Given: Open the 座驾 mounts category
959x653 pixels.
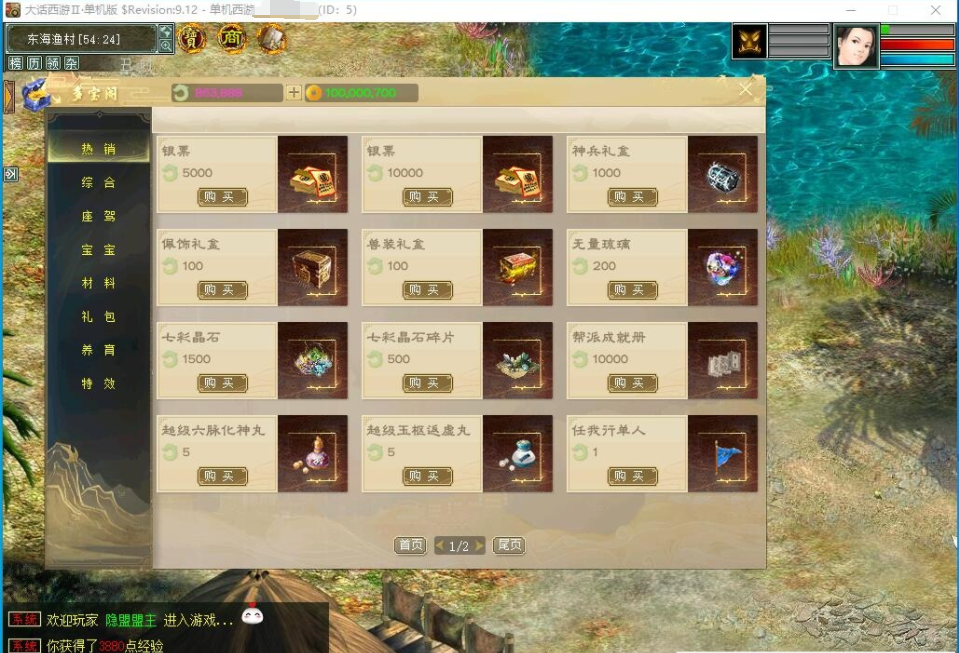Looking at the screenshot, I should tap(99, 216).
